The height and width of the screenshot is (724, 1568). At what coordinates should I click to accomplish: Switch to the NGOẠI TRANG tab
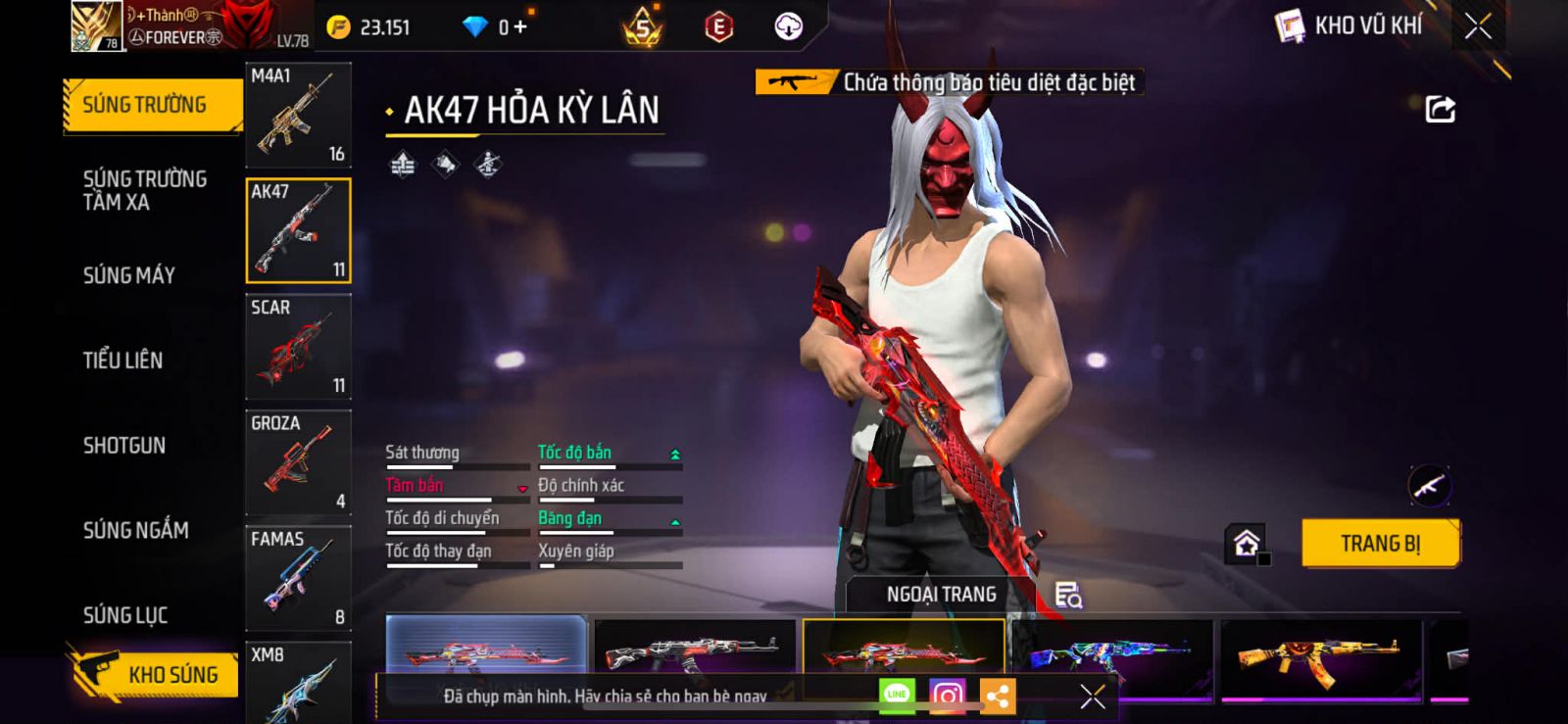coord(941,595)
